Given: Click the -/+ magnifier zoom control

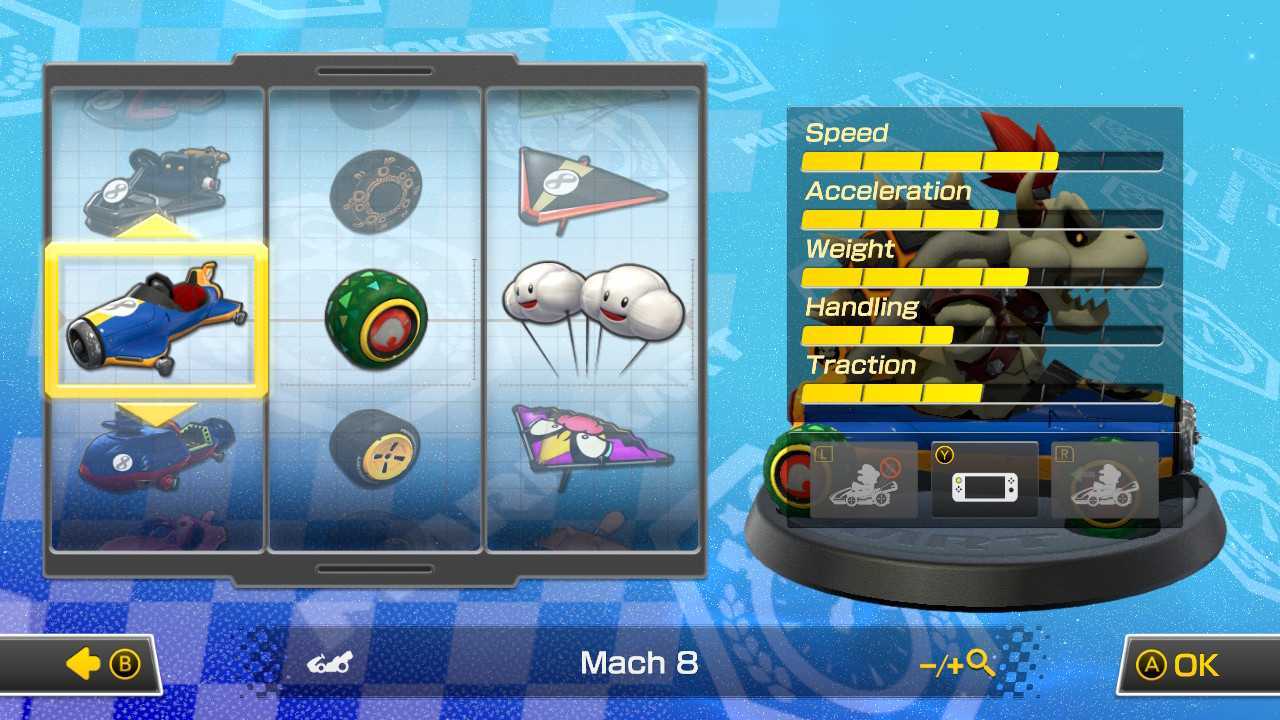Looking at the screenshot, I should 957,663.
